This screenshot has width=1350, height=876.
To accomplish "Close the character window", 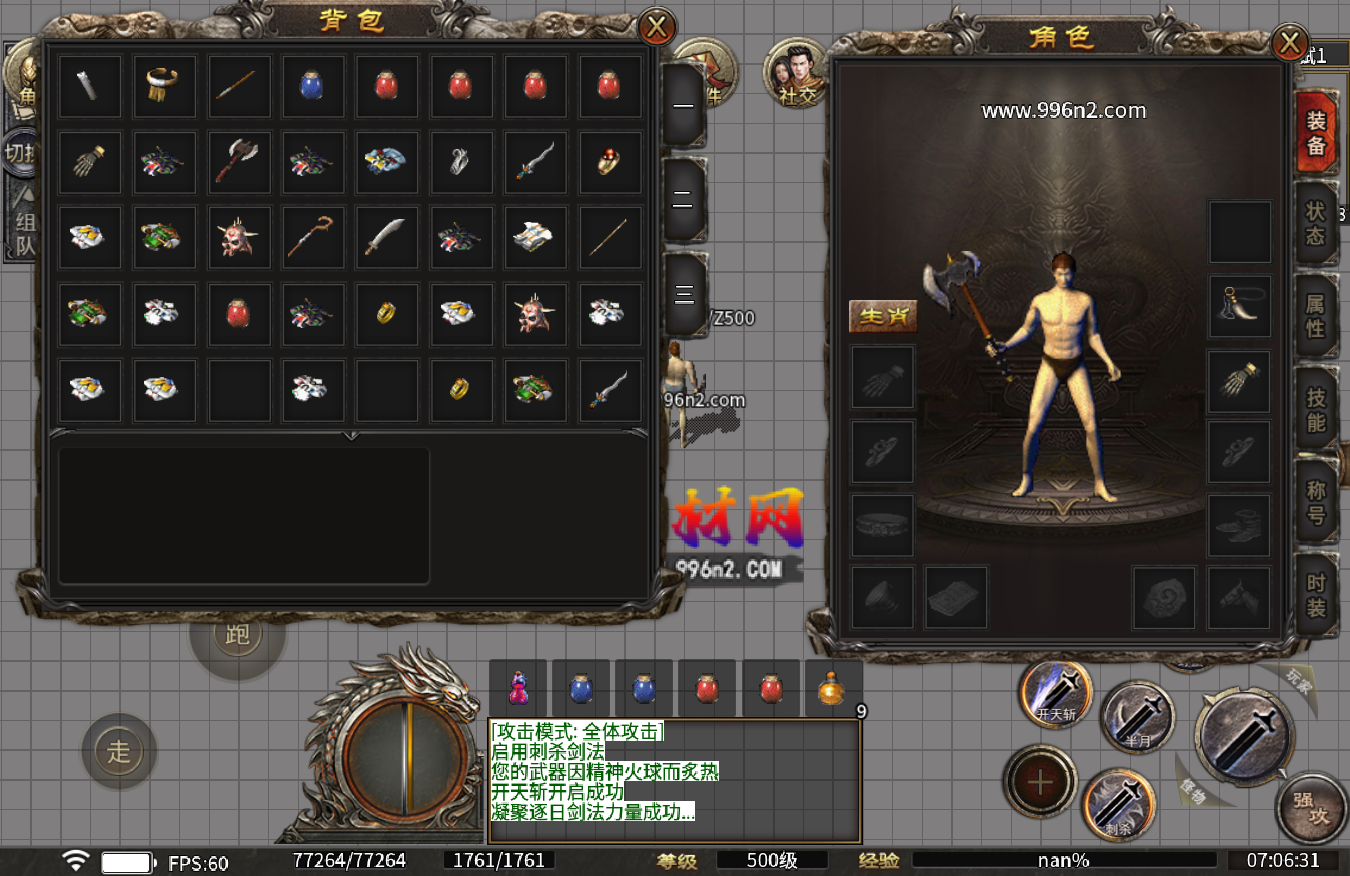I will (x=1290, y=43).
